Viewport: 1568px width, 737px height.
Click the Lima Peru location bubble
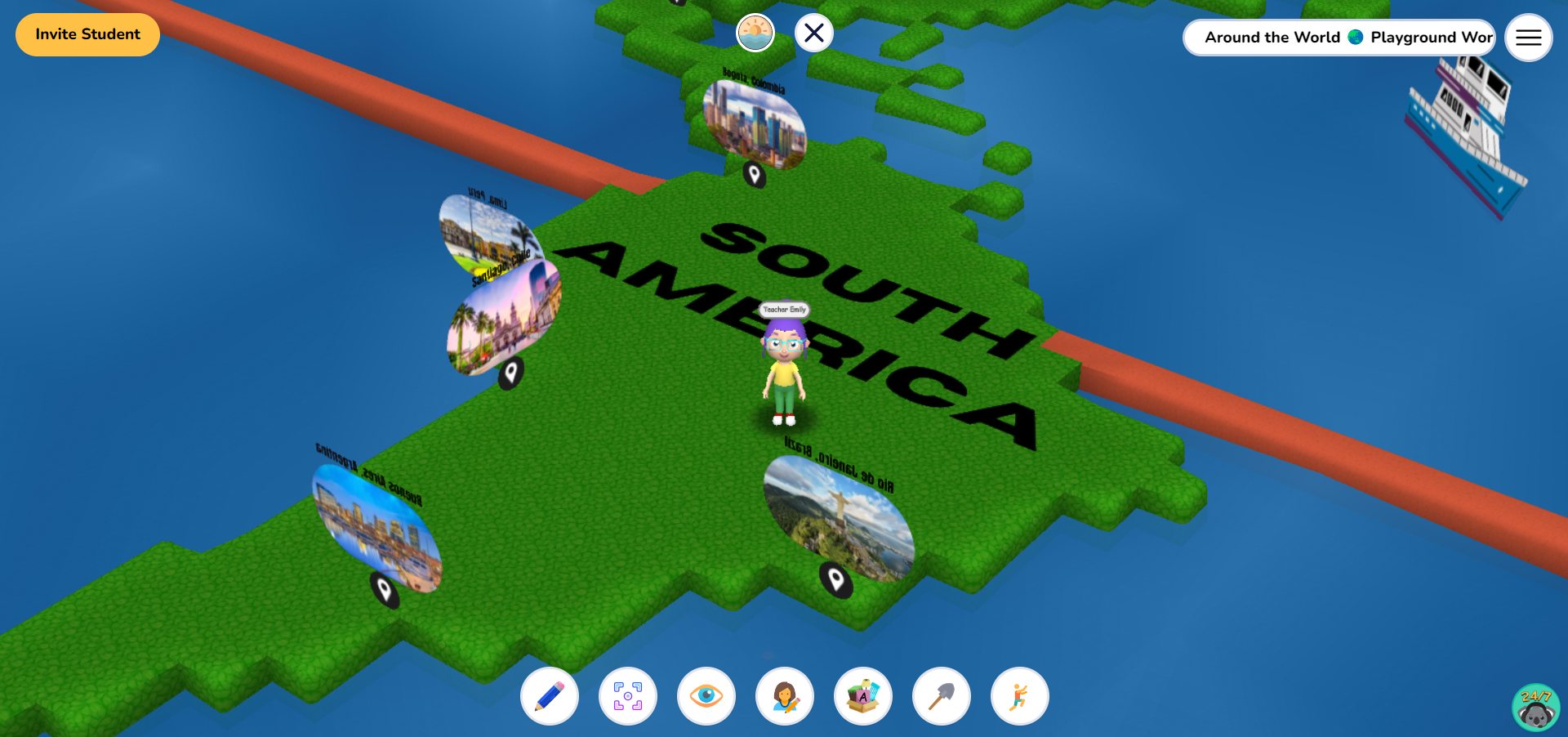pos(490,233)
